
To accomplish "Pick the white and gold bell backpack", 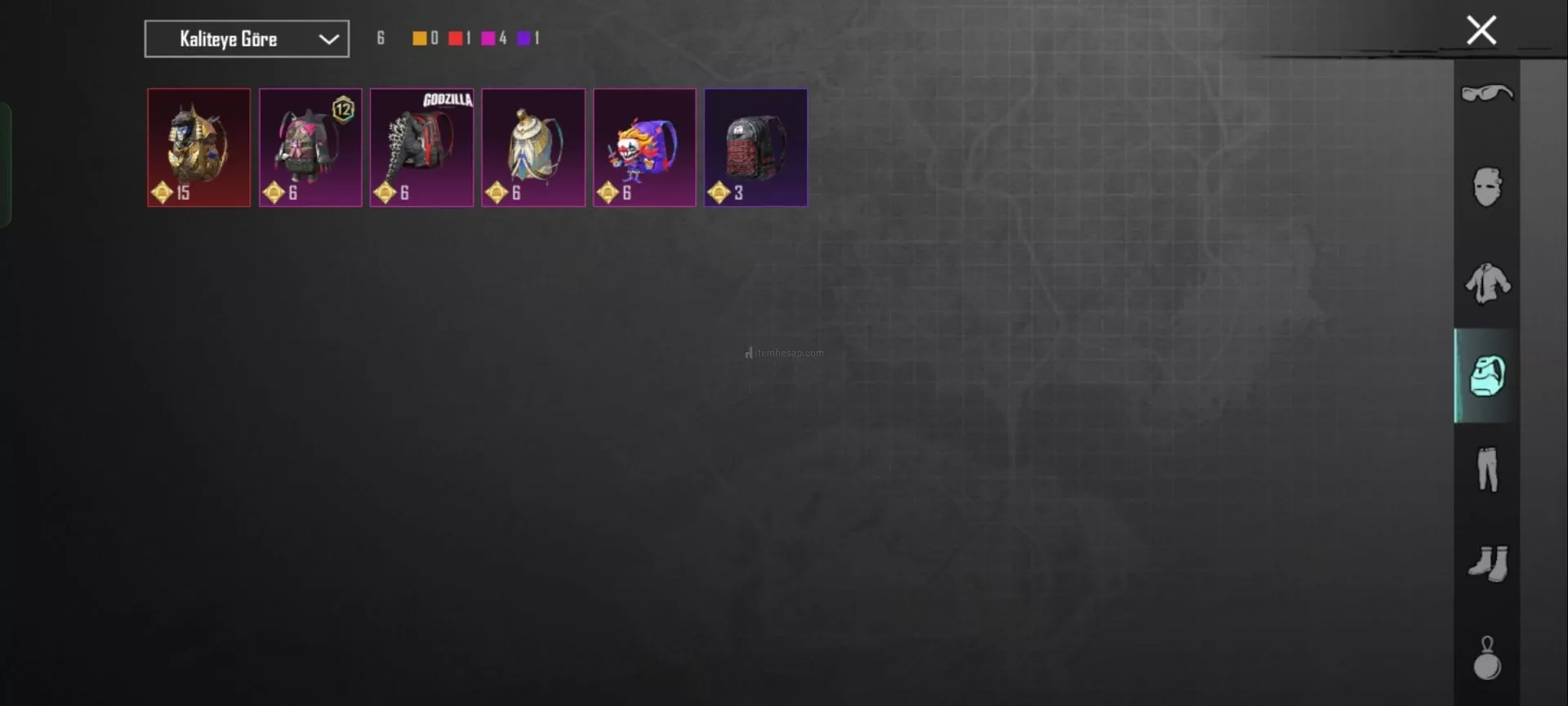I will pyautogui.click(x=533, y=148).
